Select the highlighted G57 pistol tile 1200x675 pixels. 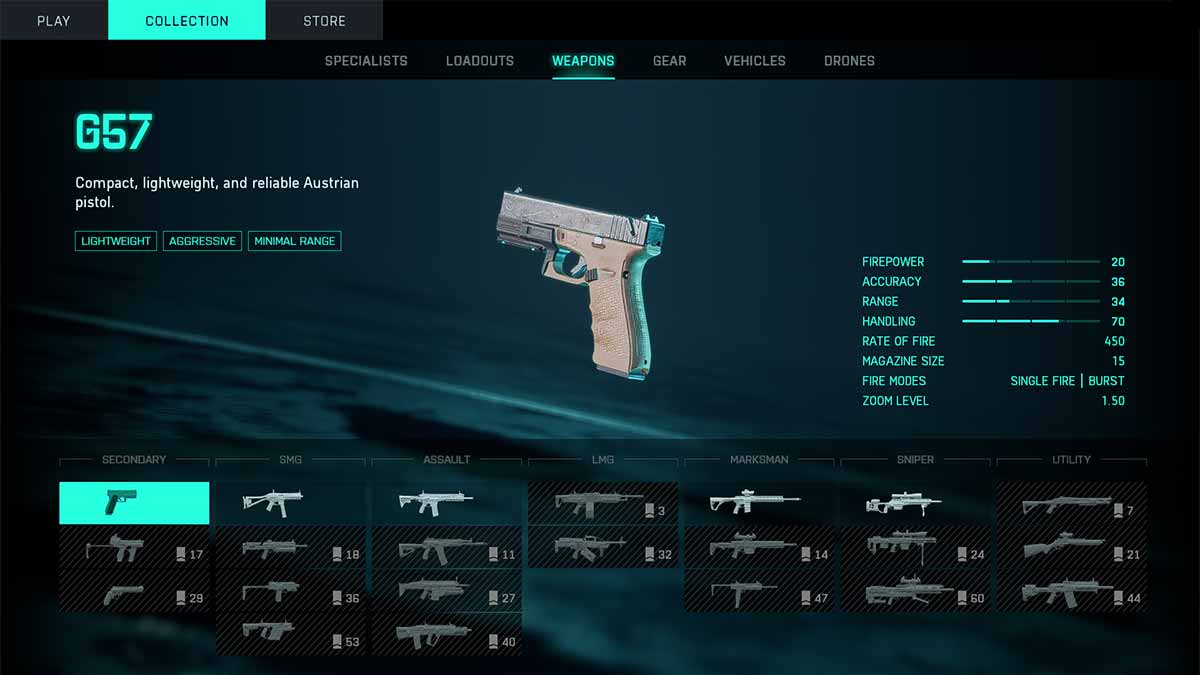(x=134, y=503)
